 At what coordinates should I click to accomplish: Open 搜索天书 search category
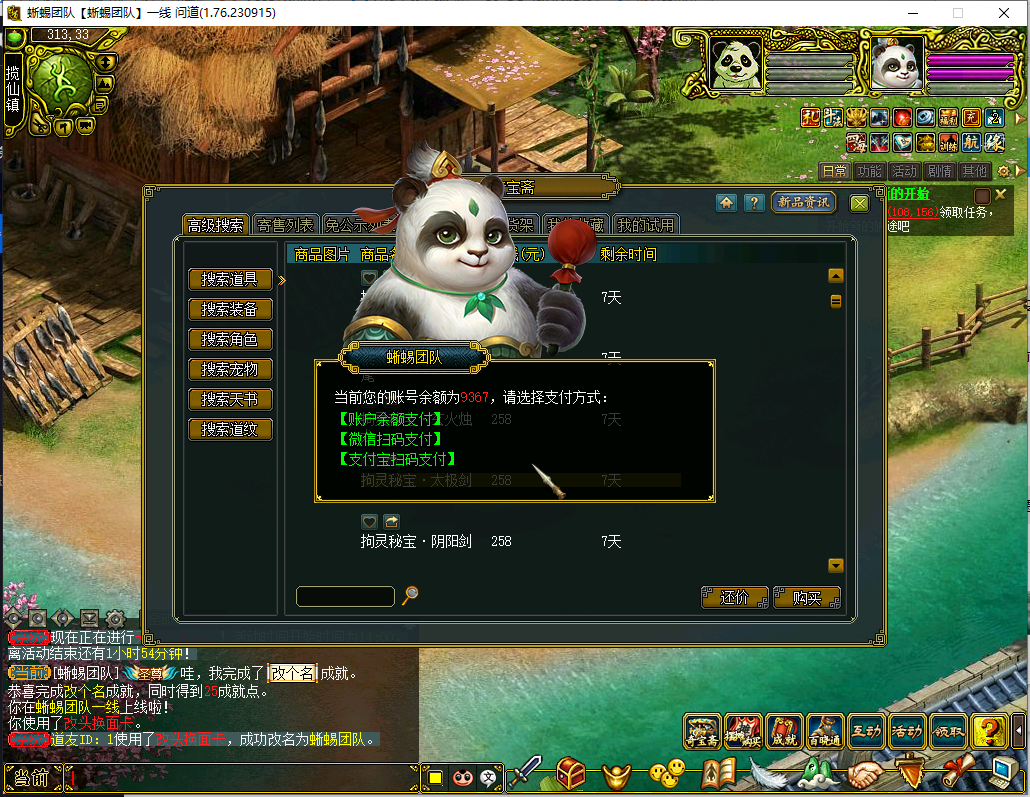point(230,400)
